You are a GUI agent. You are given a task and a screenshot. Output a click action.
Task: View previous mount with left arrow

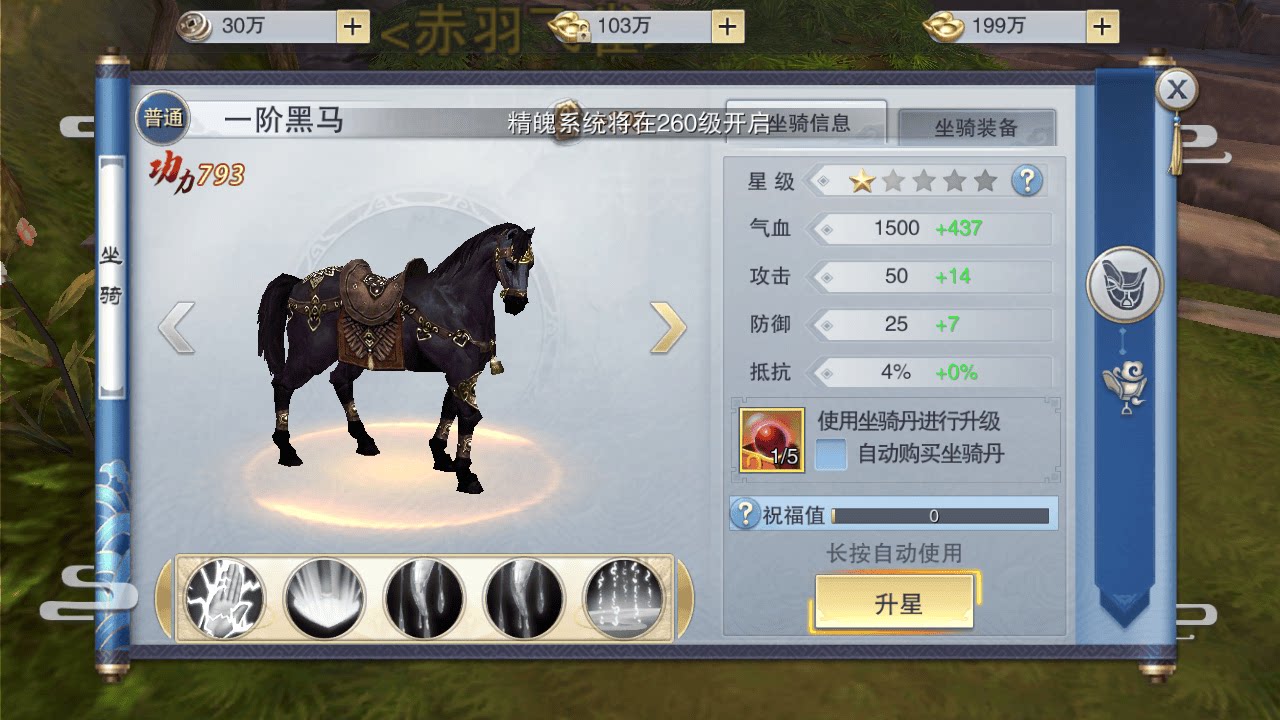(x=178, y=330)
